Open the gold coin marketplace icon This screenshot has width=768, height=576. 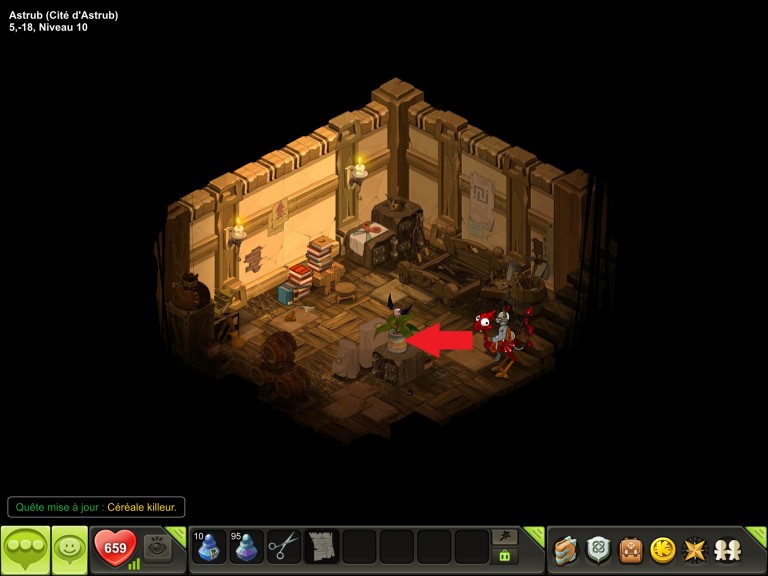662,549
